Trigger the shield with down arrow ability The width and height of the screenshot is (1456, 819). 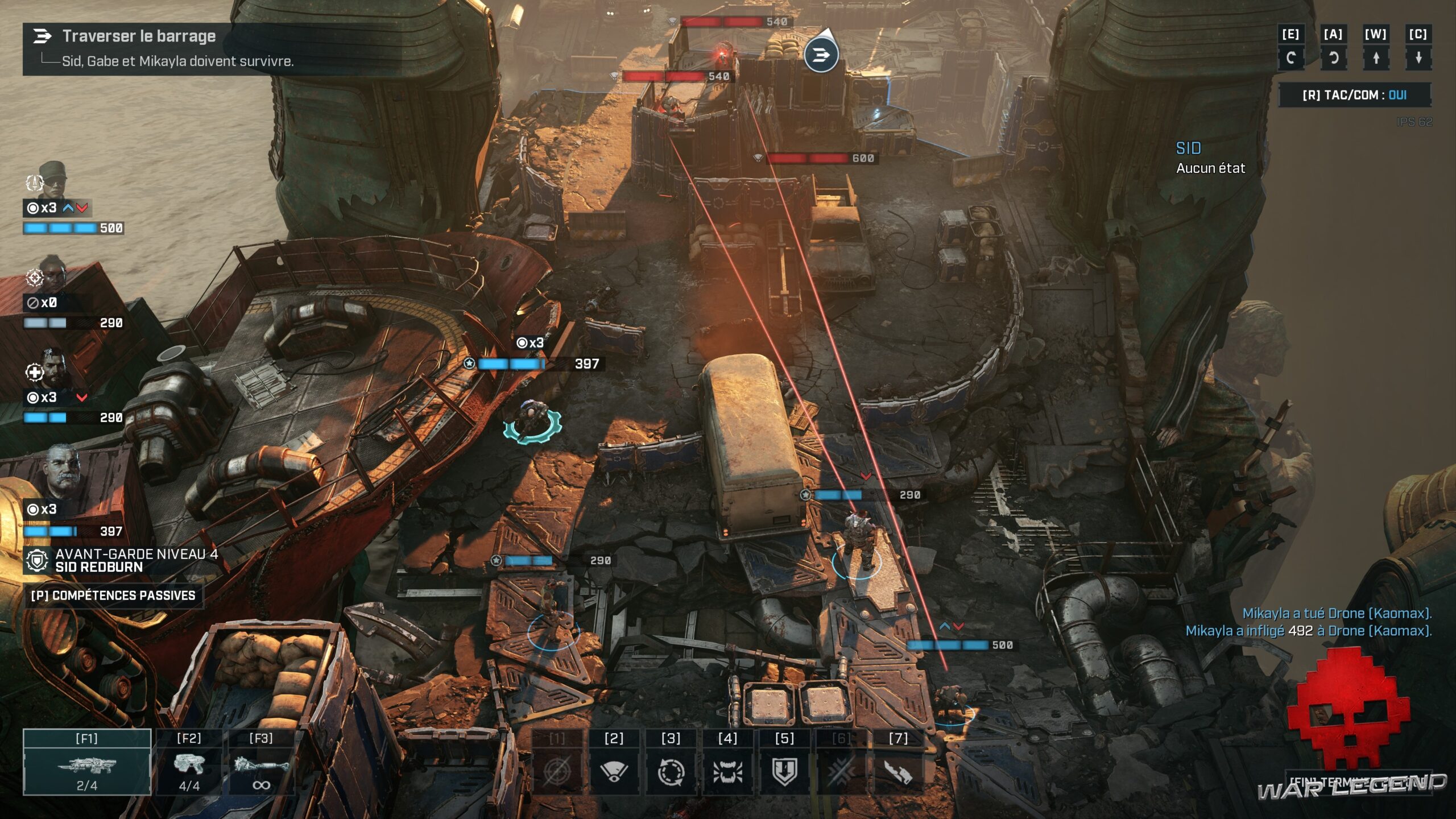pos(784,771)
